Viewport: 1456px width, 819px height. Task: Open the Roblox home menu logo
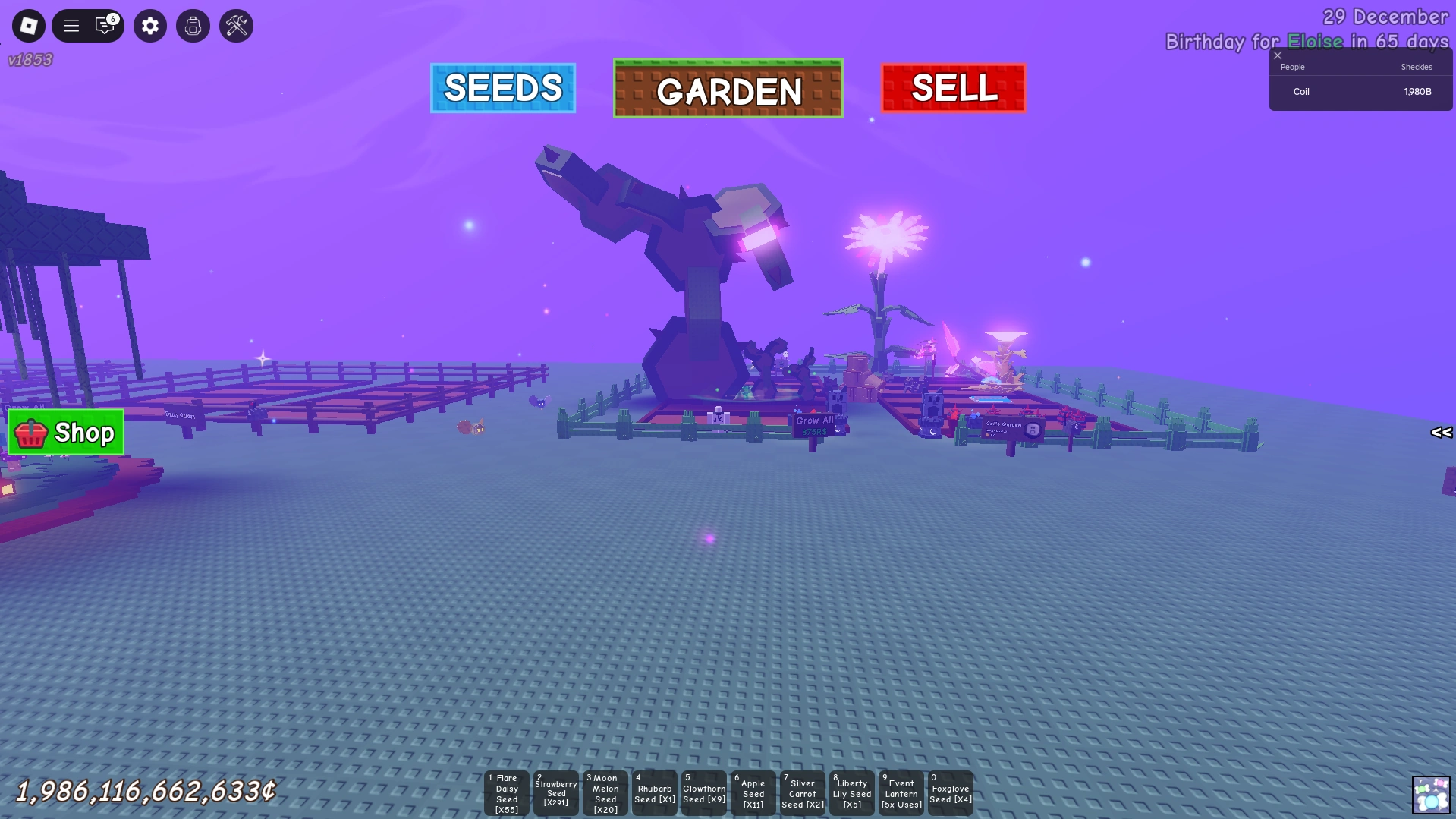[x=28, y=25]
